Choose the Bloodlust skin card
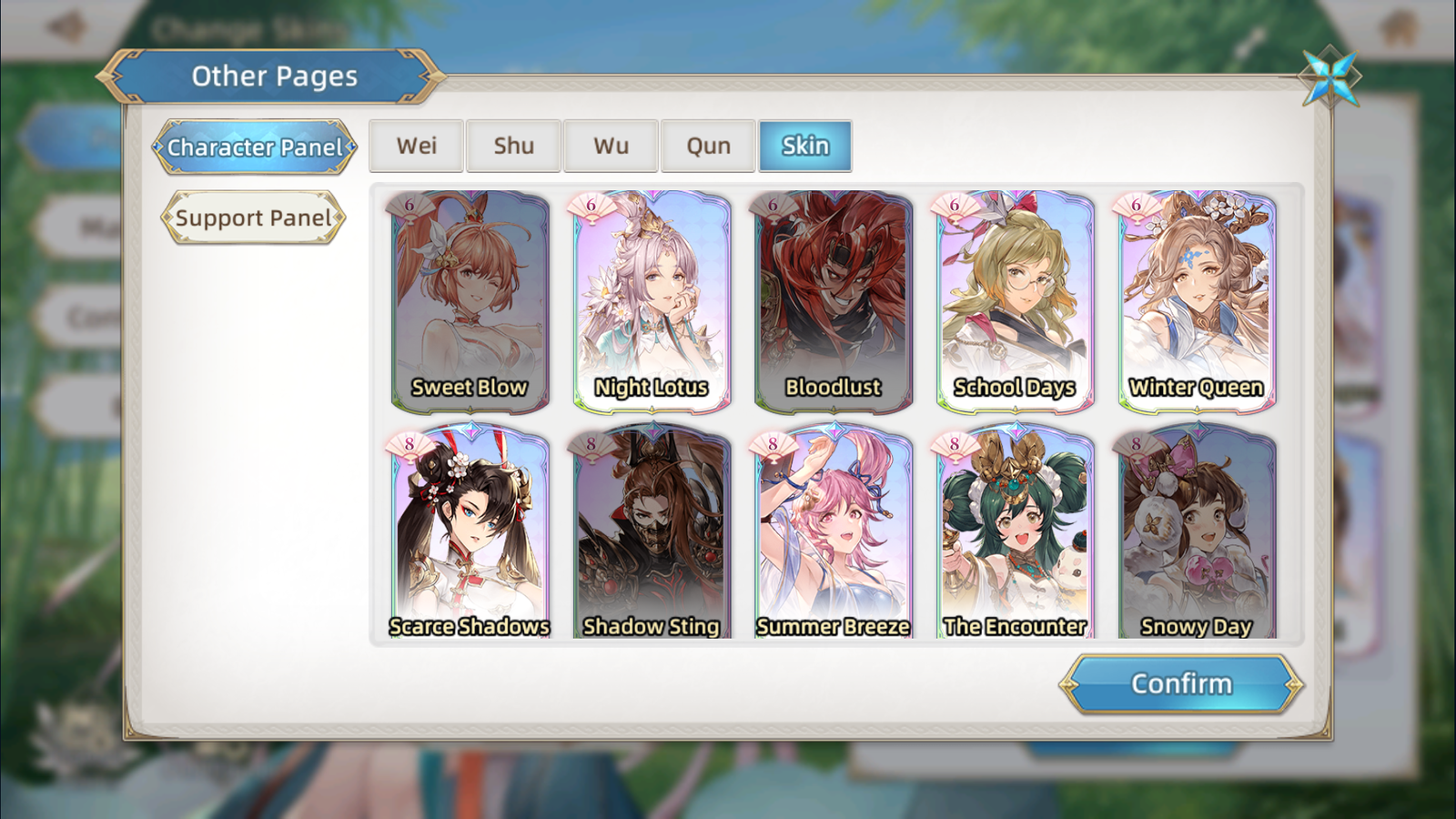Image resolution: width=1456 pixels, height=819 pixels. [x=834, y=300]
